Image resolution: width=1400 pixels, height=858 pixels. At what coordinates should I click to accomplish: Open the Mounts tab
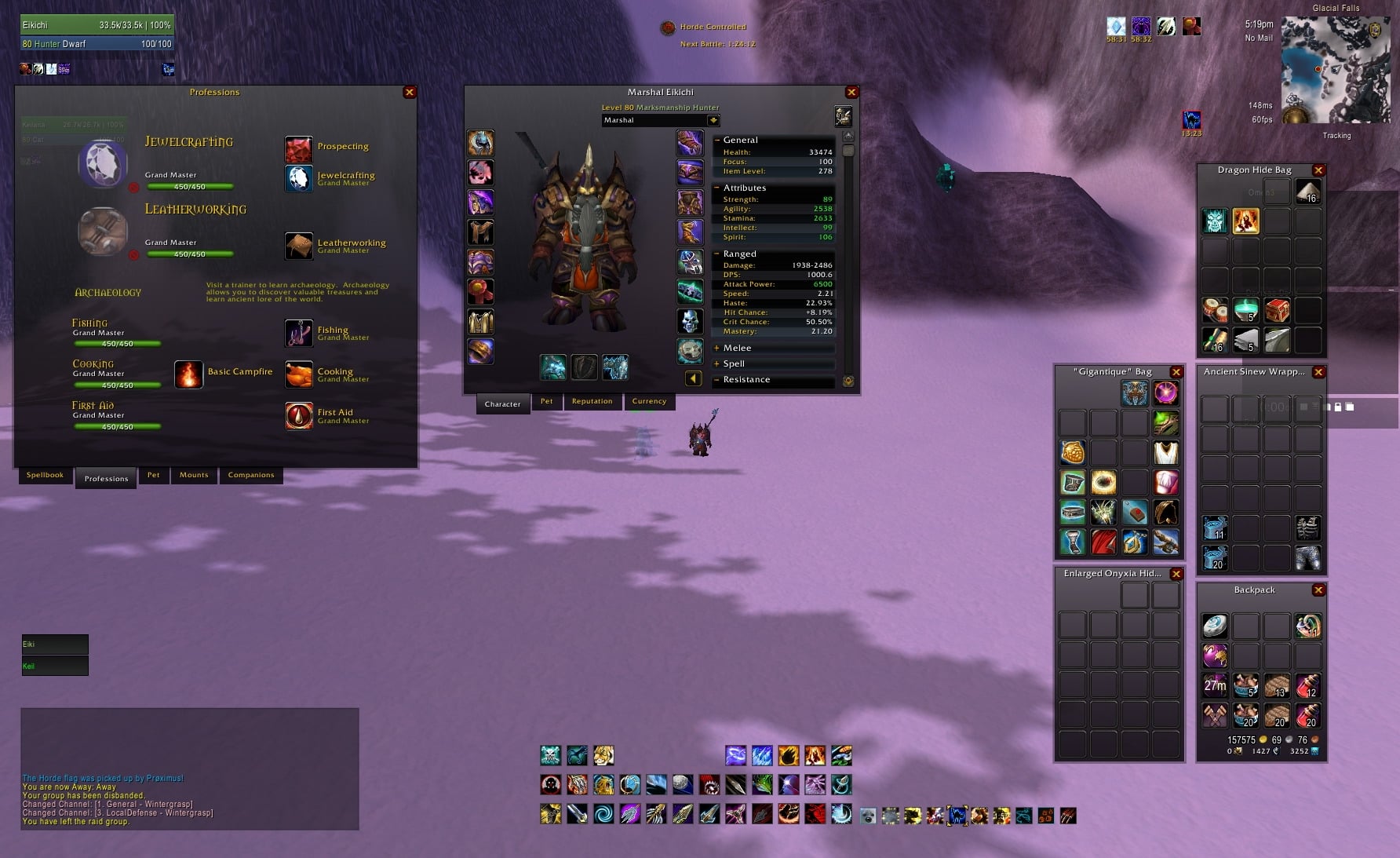[193, 475]
